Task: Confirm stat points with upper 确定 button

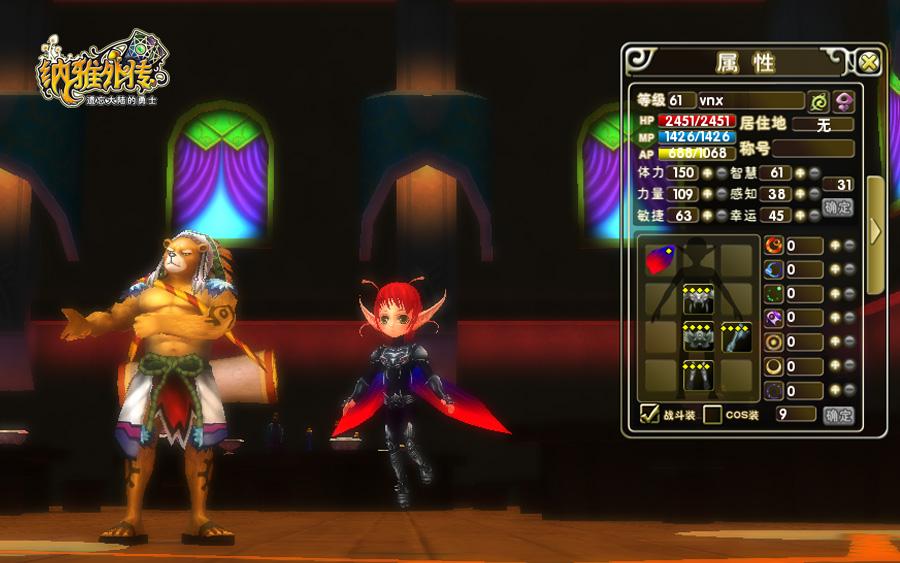Action: click(x=838, y=207)
